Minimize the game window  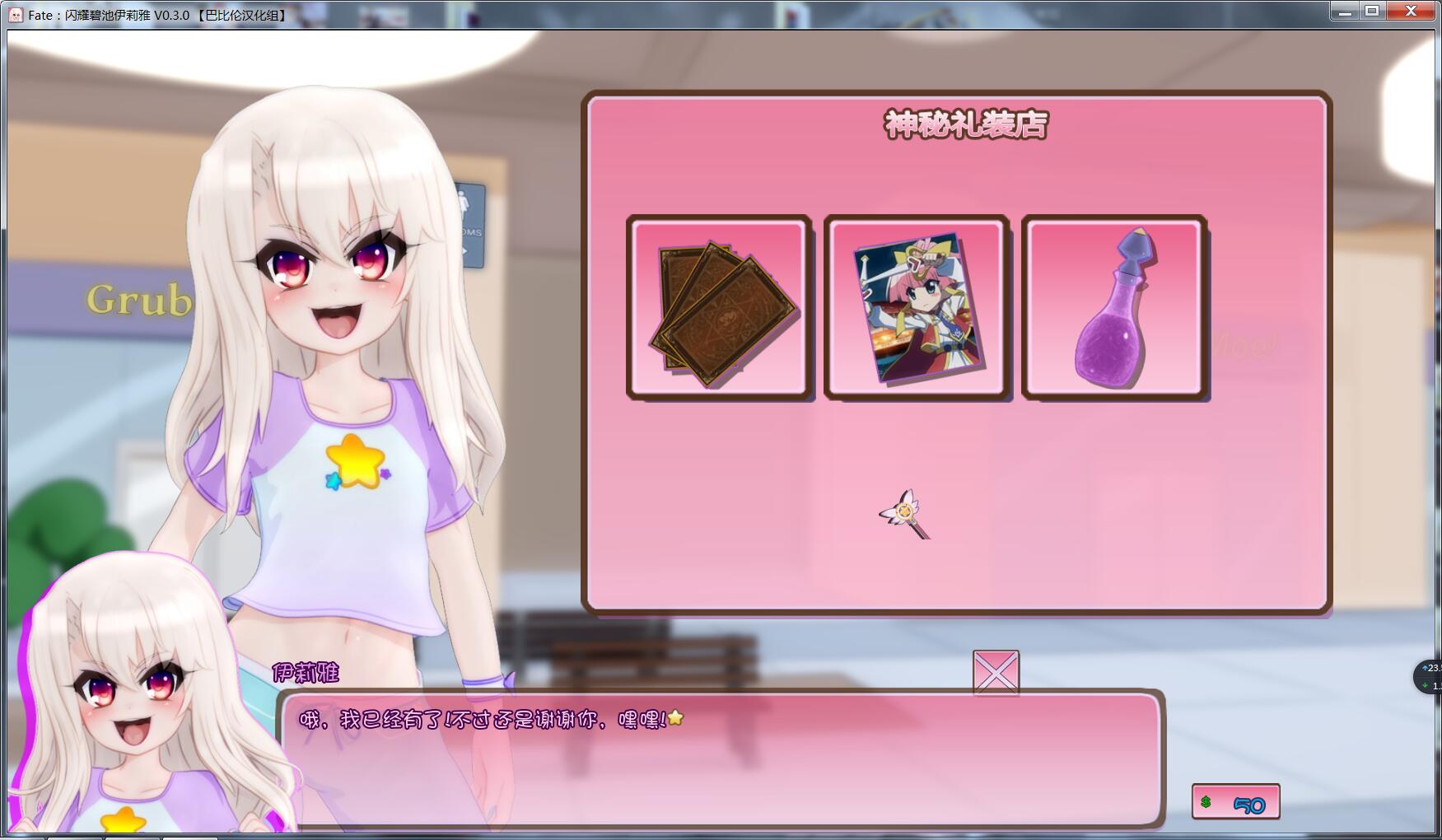click(1346, 11)
